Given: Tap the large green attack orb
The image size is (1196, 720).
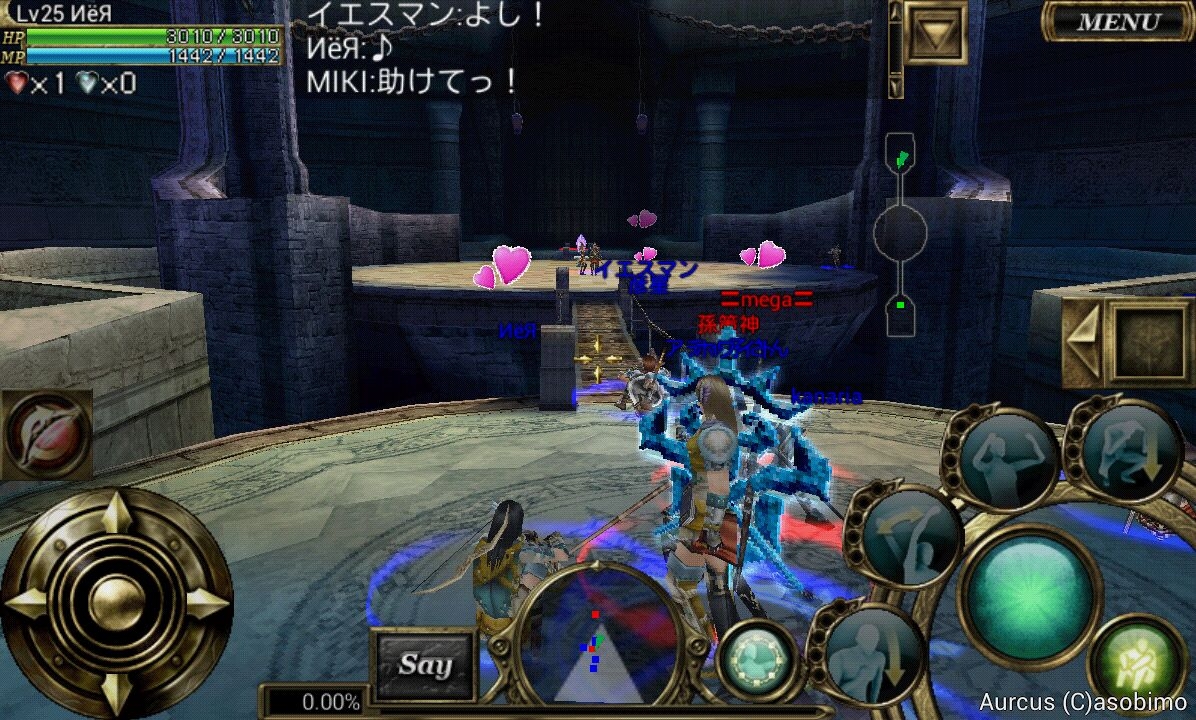Looking at the screenshot, I should coord(1029,583).
